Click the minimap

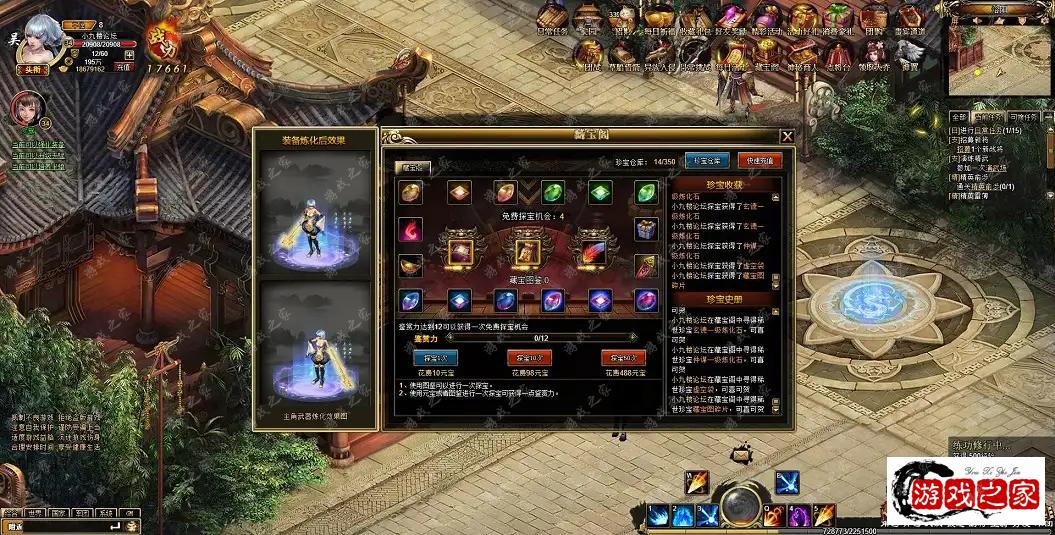point(995,55)
